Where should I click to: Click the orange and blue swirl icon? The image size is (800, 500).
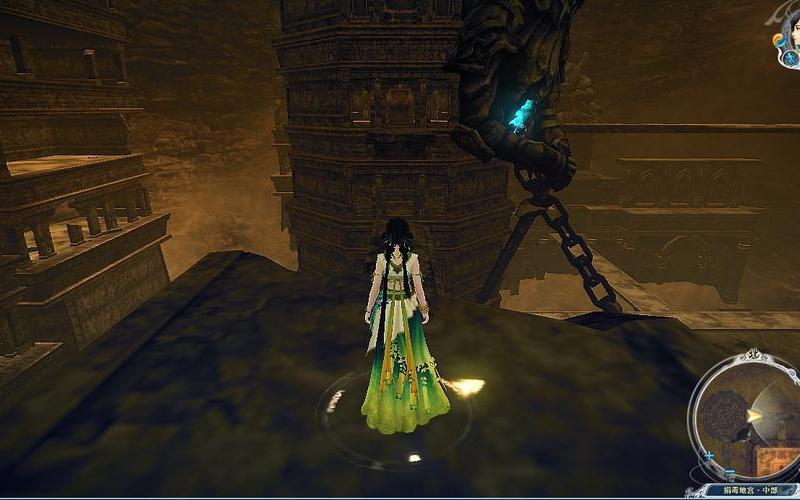pyautogui.click(x=777, y=42)
